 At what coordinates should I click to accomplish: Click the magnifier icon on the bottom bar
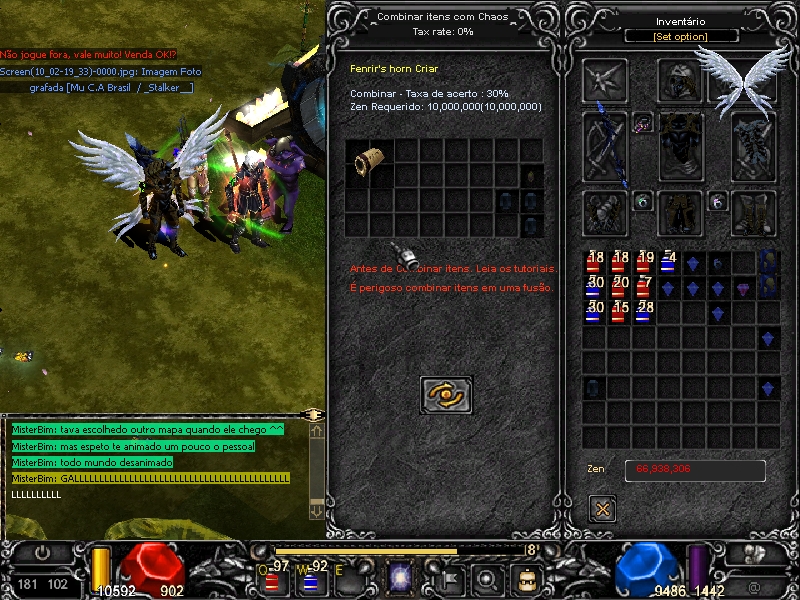(x=488, y=578)
